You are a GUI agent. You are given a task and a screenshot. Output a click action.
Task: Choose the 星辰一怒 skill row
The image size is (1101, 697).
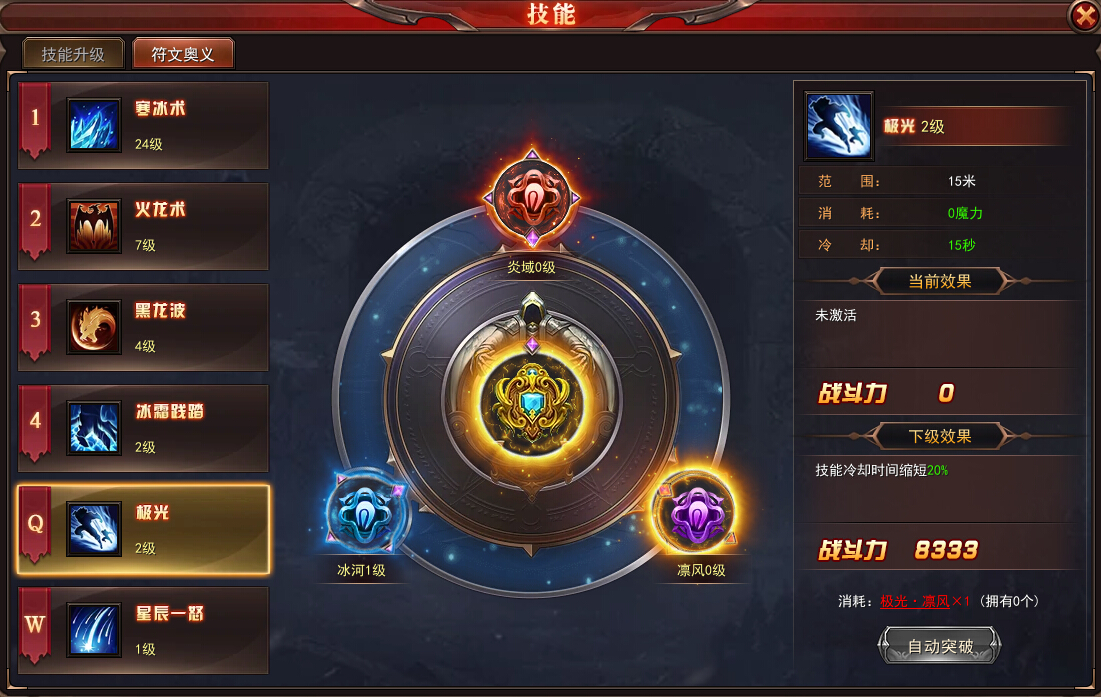click(143, 630)
